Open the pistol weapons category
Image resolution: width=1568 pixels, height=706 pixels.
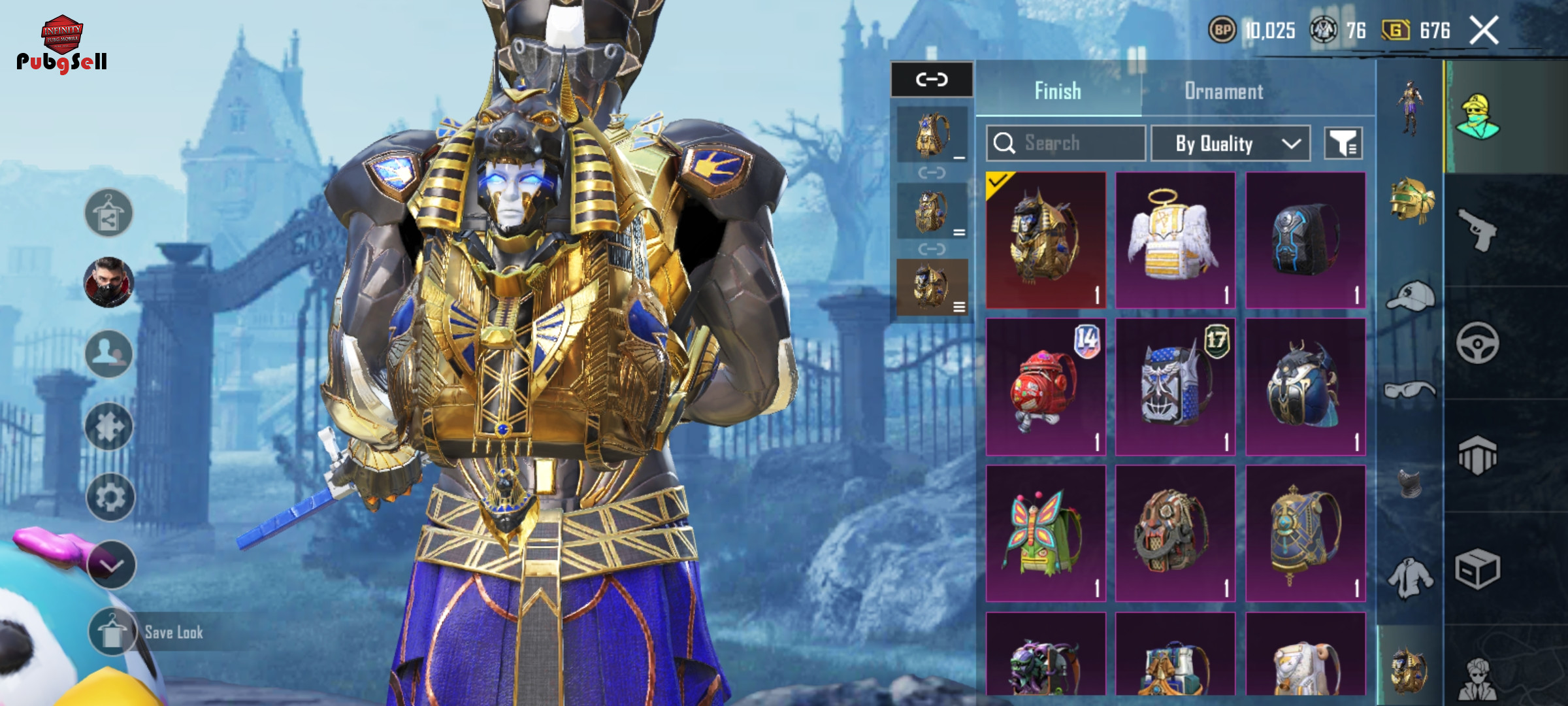coord(1478,230)
